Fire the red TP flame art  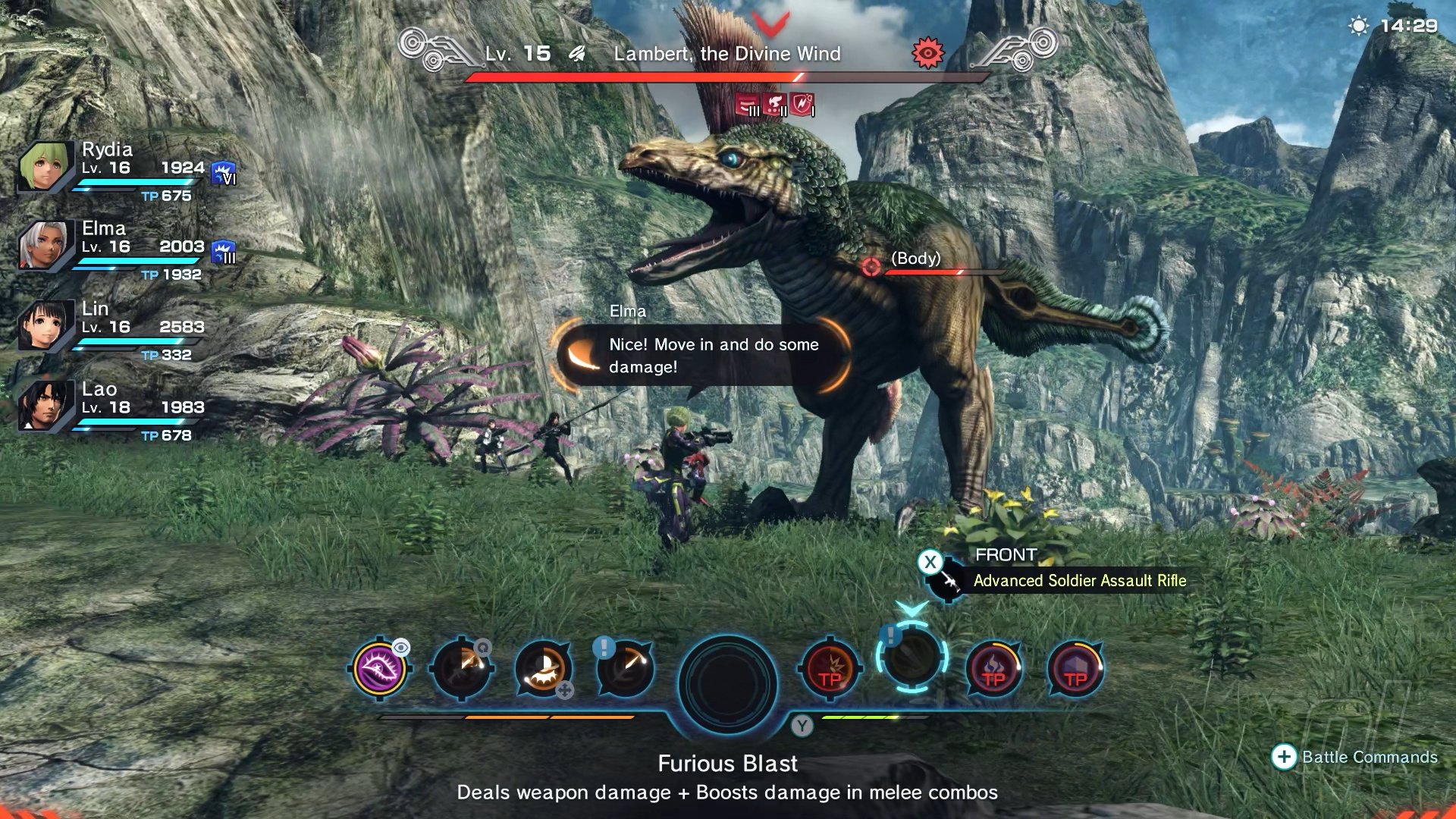click(993, 669)
